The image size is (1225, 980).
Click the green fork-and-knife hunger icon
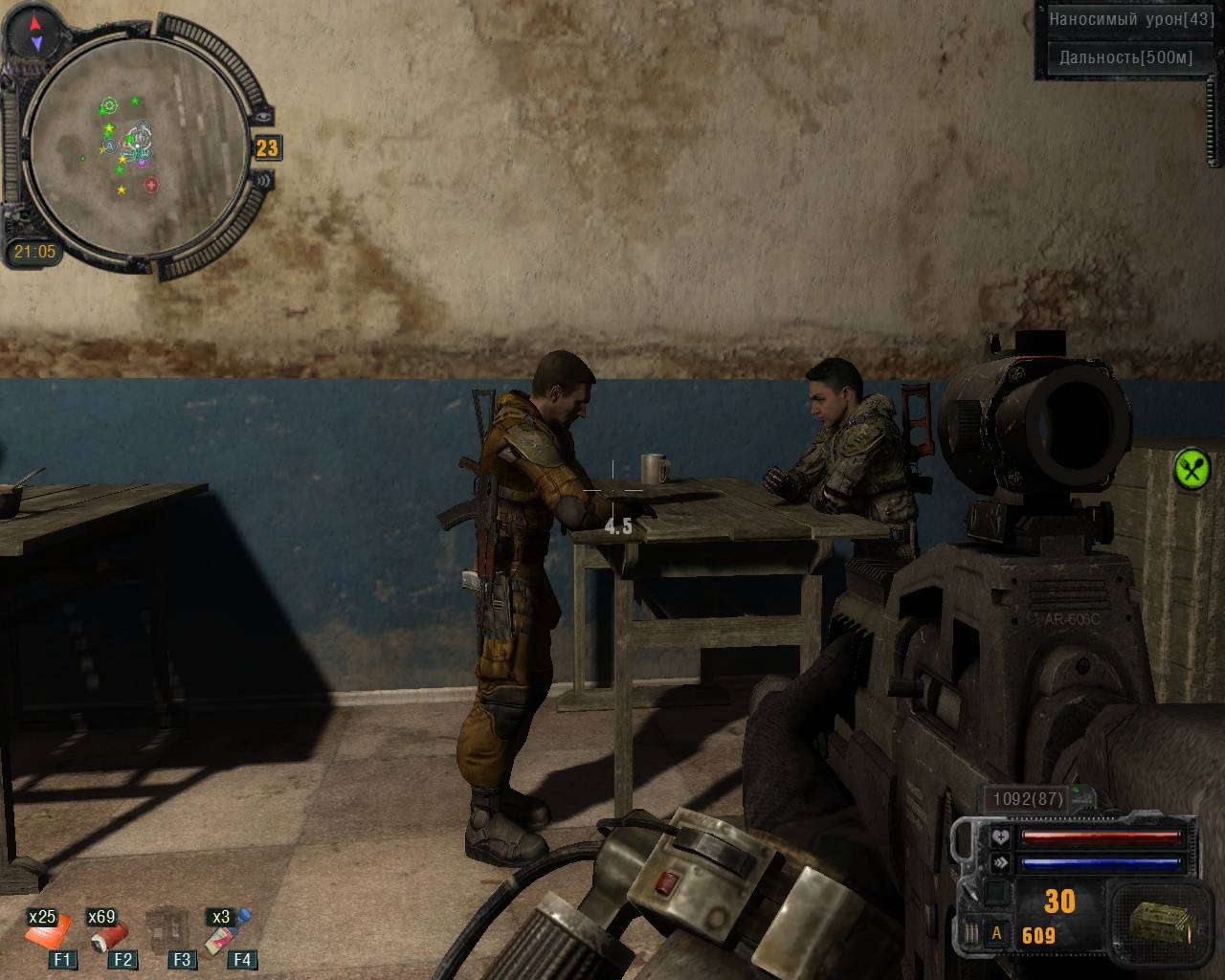1192,469
